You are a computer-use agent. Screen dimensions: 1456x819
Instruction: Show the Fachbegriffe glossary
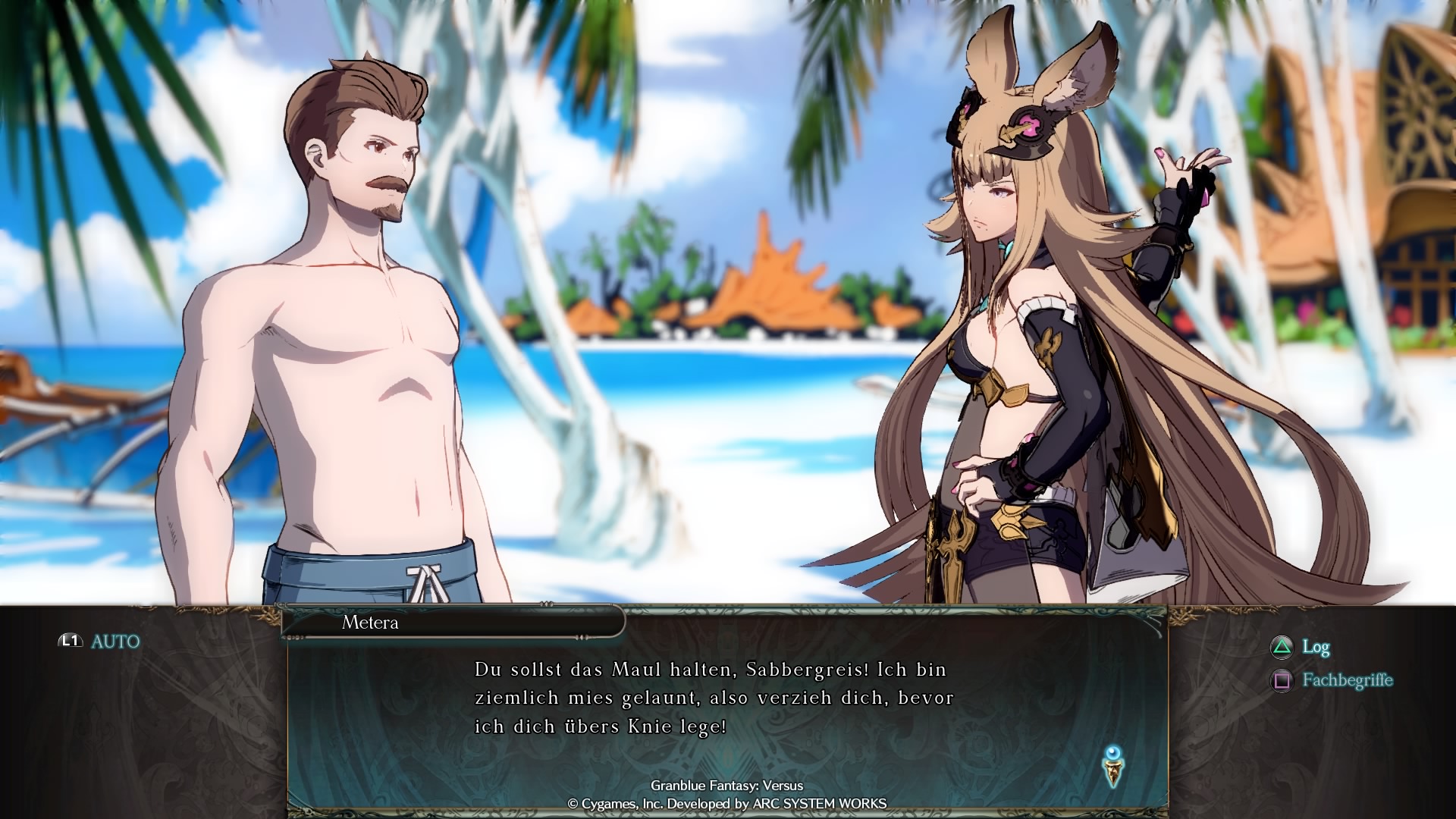pos(1333,680)
